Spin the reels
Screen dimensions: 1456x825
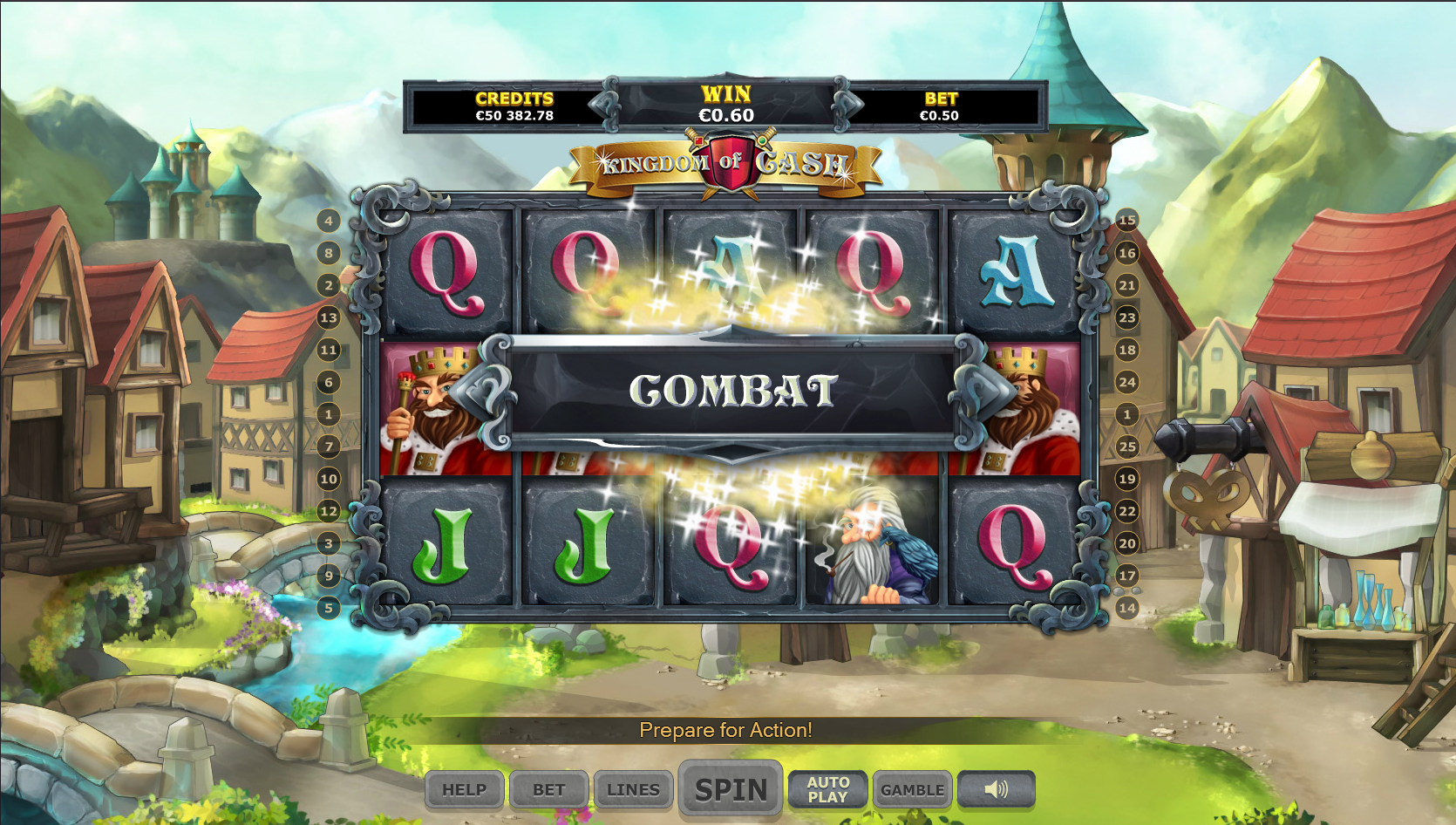click(x=731, y=790)
